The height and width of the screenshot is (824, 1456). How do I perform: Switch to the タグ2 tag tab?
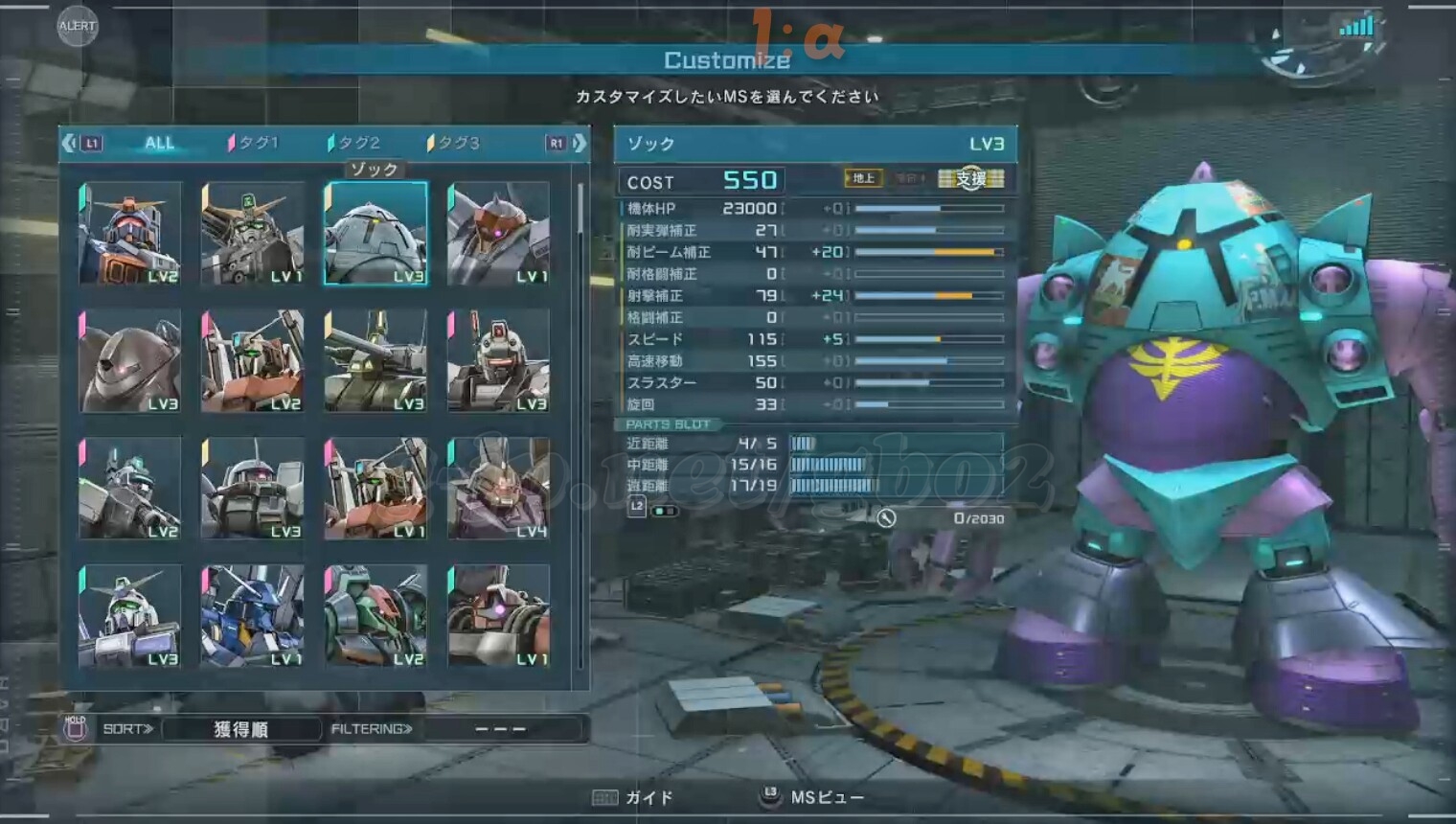click(356, 143)
